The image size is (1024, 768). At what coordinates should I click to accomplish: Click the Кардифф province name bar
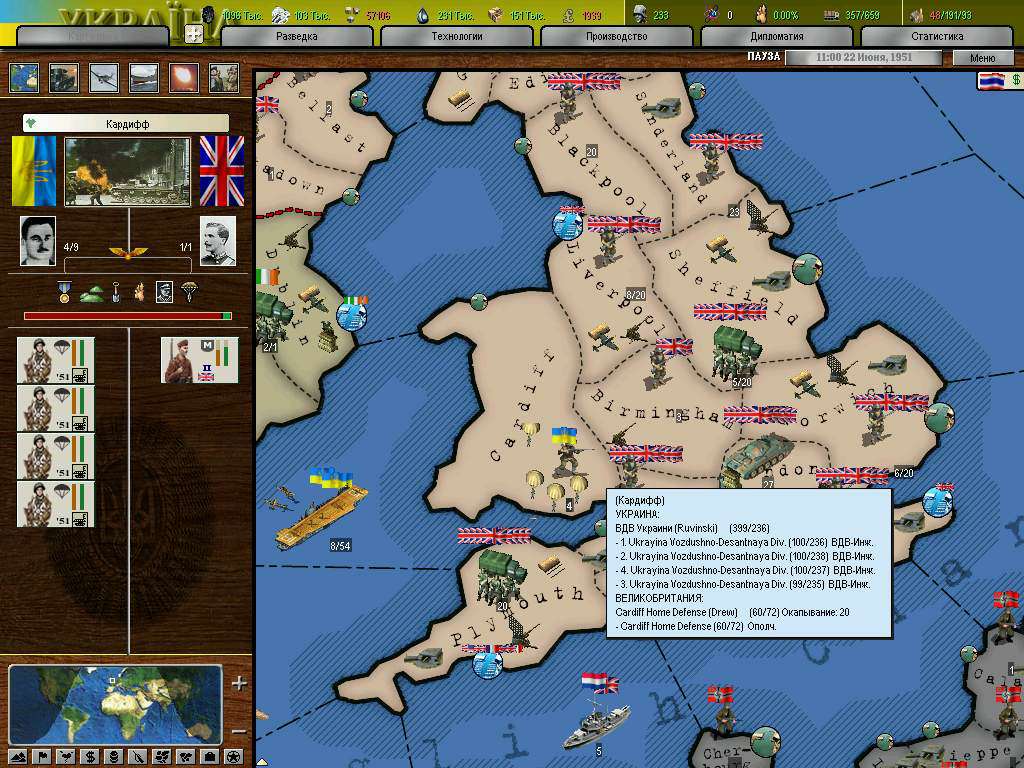coord(126,123)
